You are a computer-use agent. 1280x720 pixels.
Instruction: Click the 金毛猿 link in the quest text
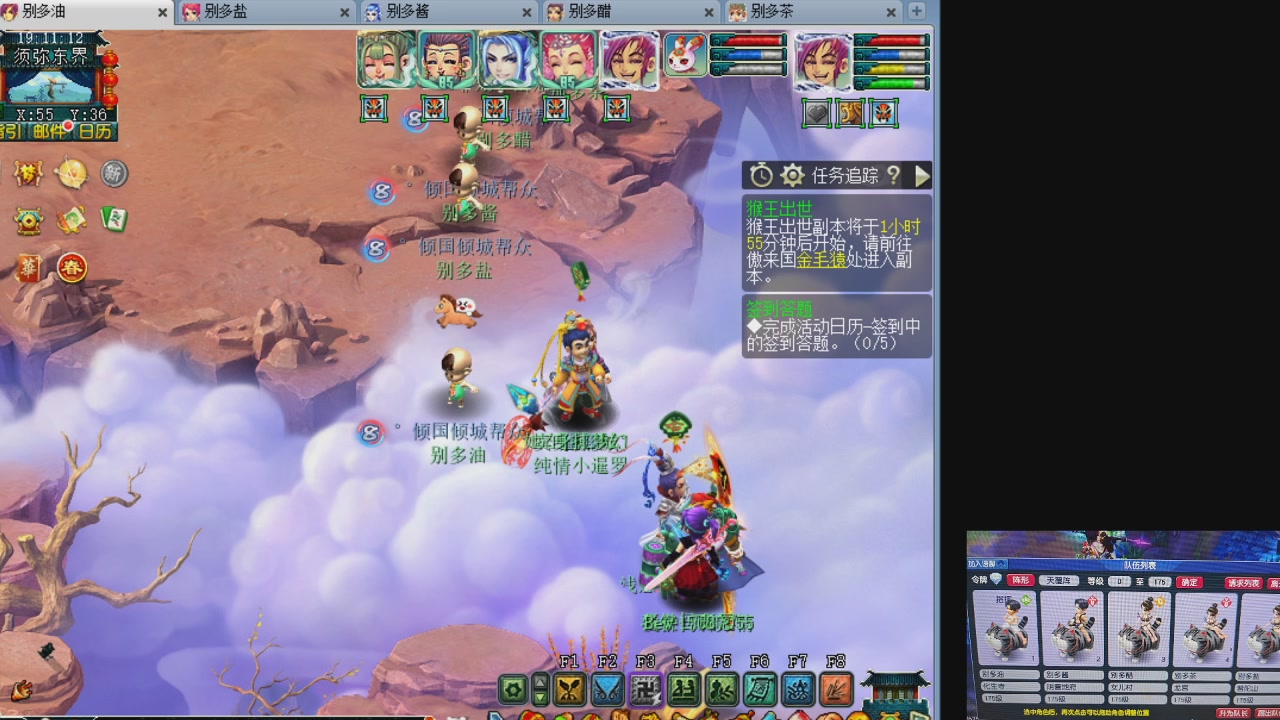822,260
